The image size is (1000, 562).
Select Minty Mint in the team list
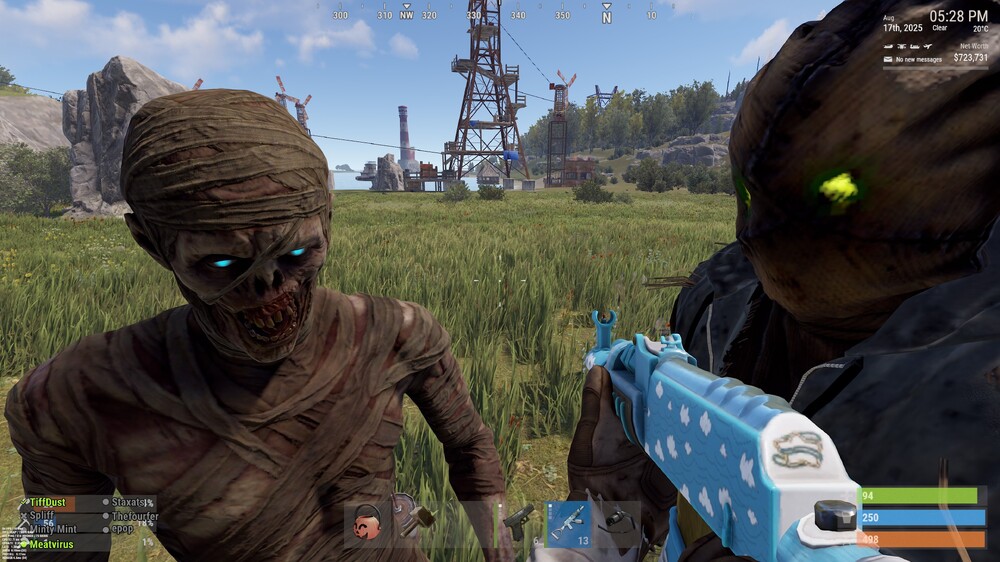coord(52,529)
